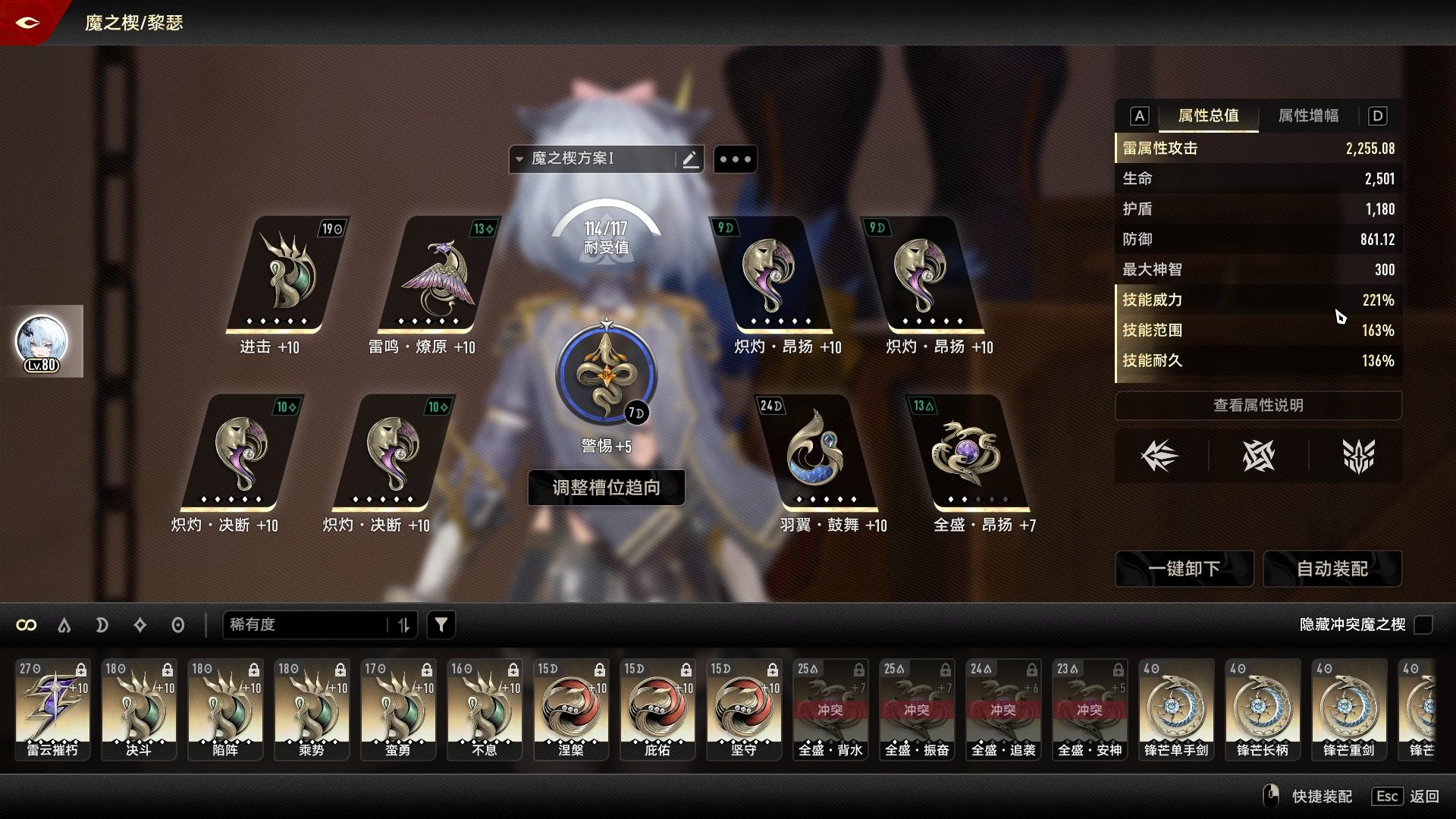The height and width of the screenshot is (819, 1456).
Task: Select the equipped 全盛·昂扬 +7 wedge
Action: pos(969,453)
